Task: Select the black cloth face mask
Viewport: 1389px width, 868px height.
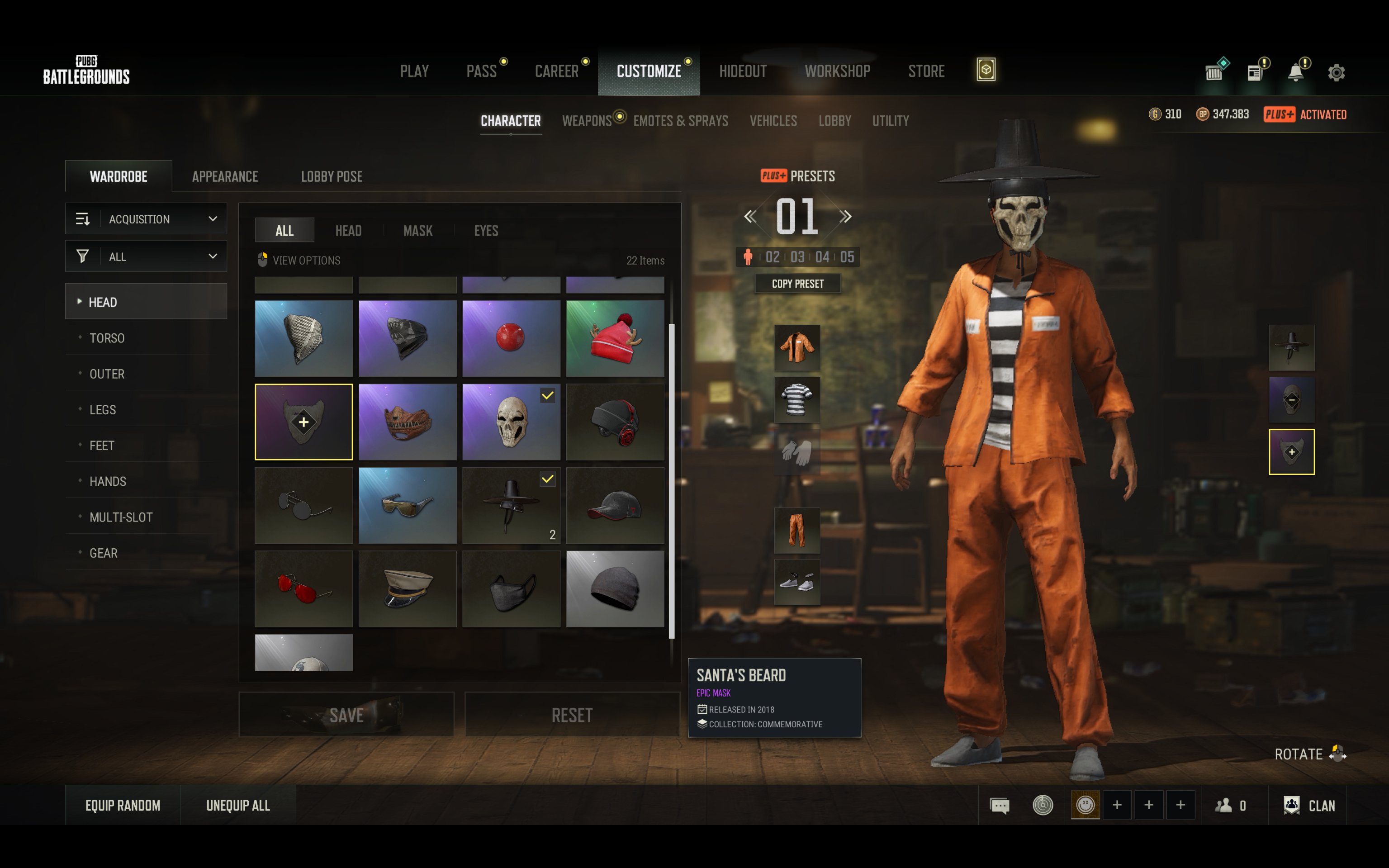Action: [511, 588]
